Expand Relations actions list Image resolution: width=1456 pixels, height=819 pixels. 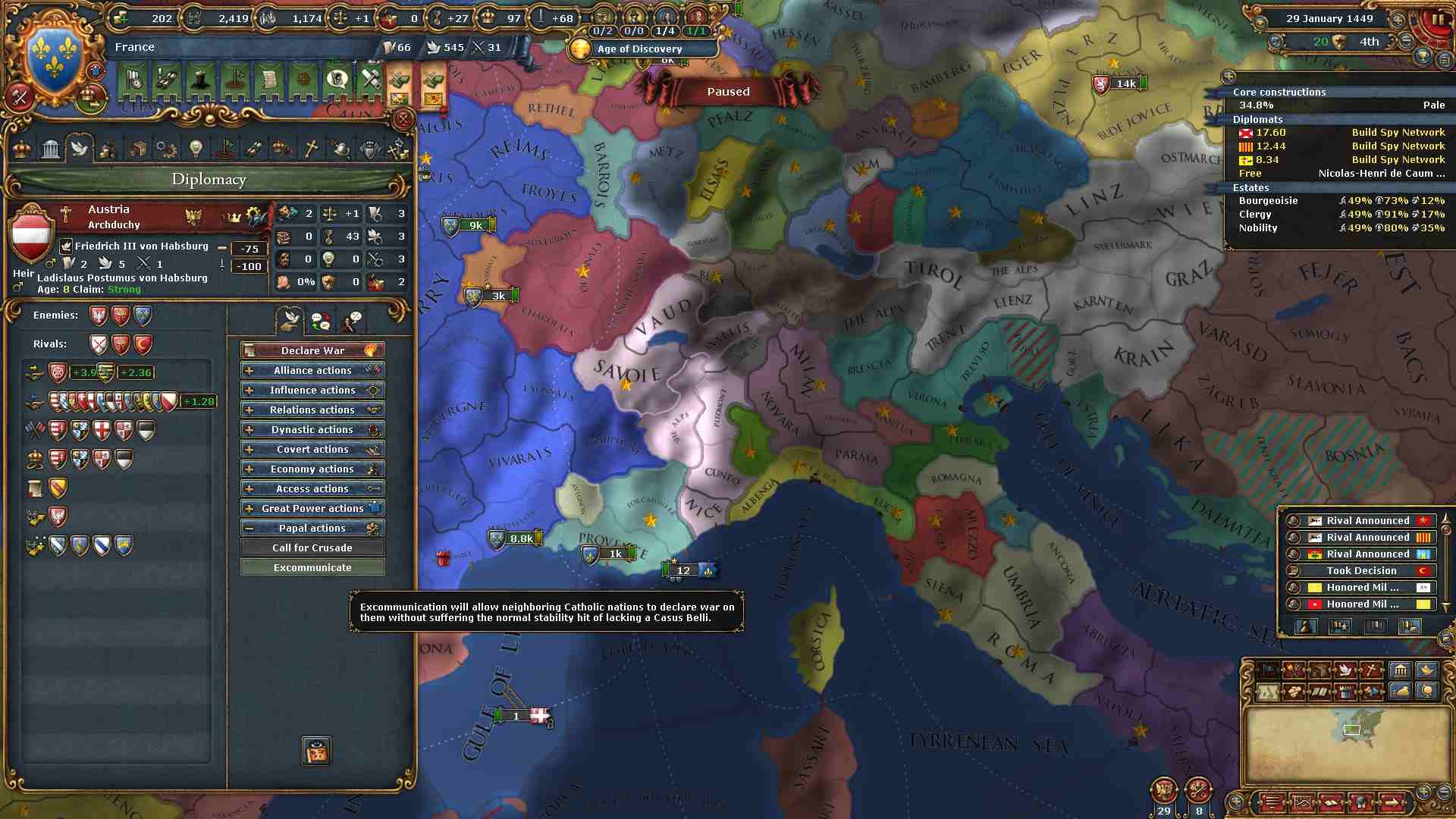[312, 409]
